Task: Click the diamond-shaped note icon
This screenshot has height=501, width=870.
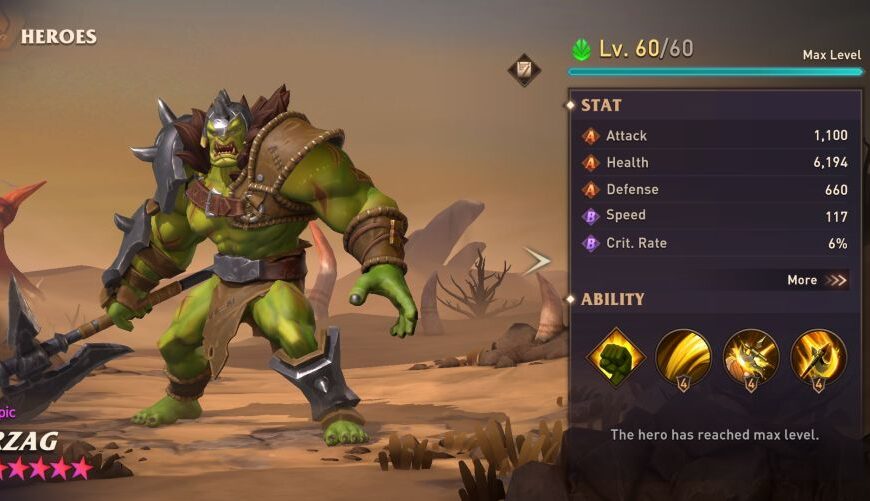Action: point(524,69)
